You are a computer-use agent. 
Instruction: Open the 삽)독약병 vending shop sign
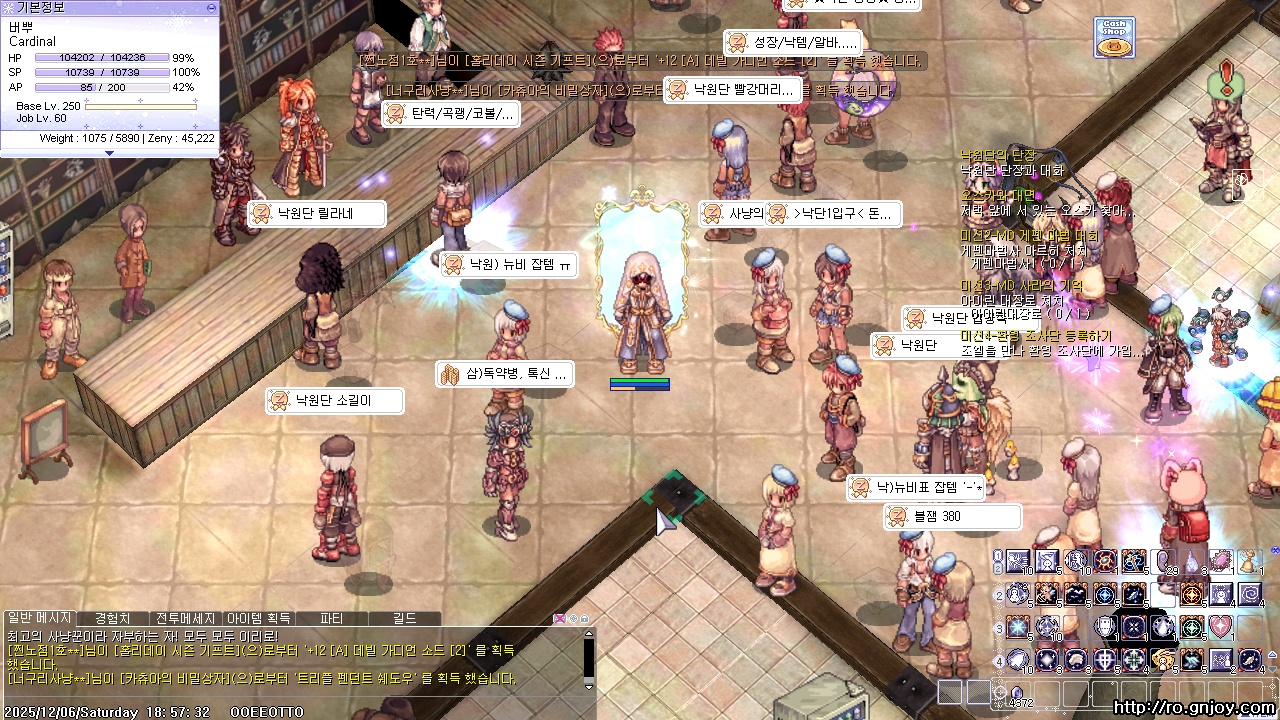tap(505, 374)
